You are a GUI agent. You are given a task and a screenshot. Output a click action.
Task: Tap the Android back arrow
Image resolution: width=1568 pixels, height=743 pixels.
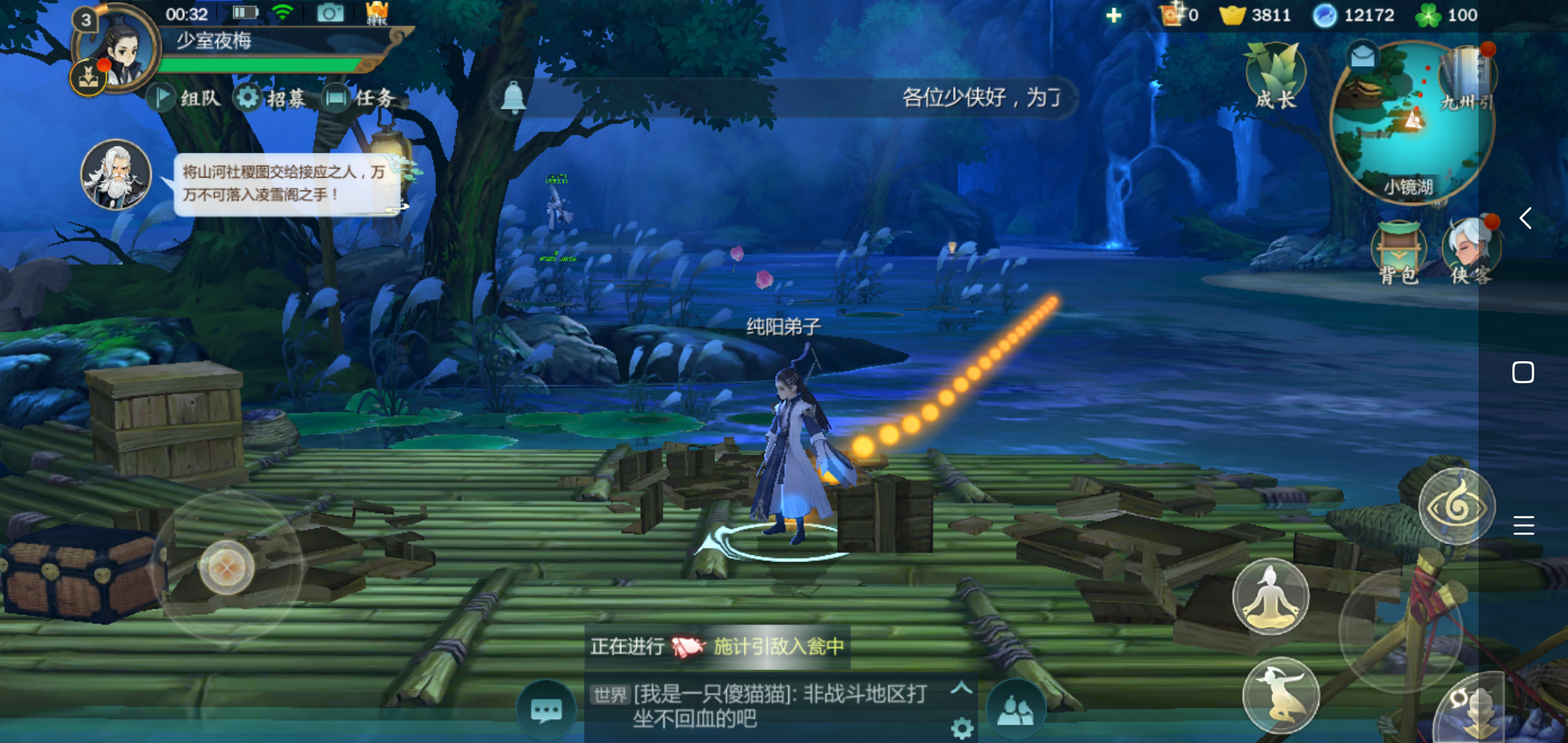(1525, 219)
